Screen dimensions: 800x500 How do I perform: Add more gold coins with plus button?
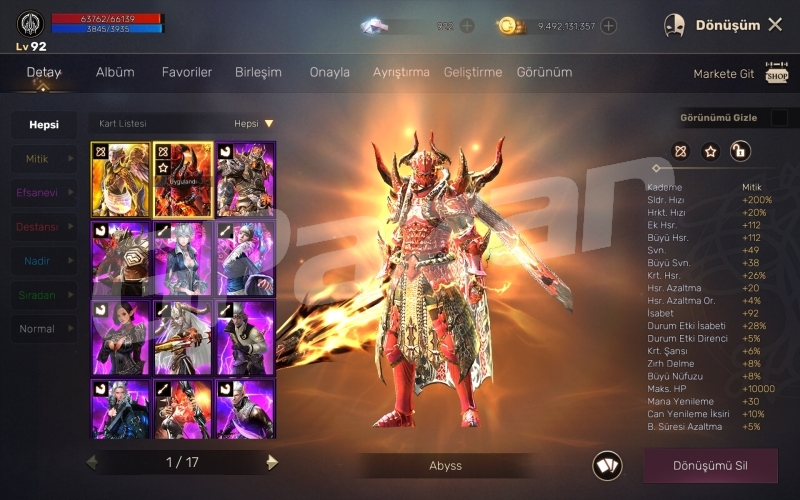click(609, 26)
